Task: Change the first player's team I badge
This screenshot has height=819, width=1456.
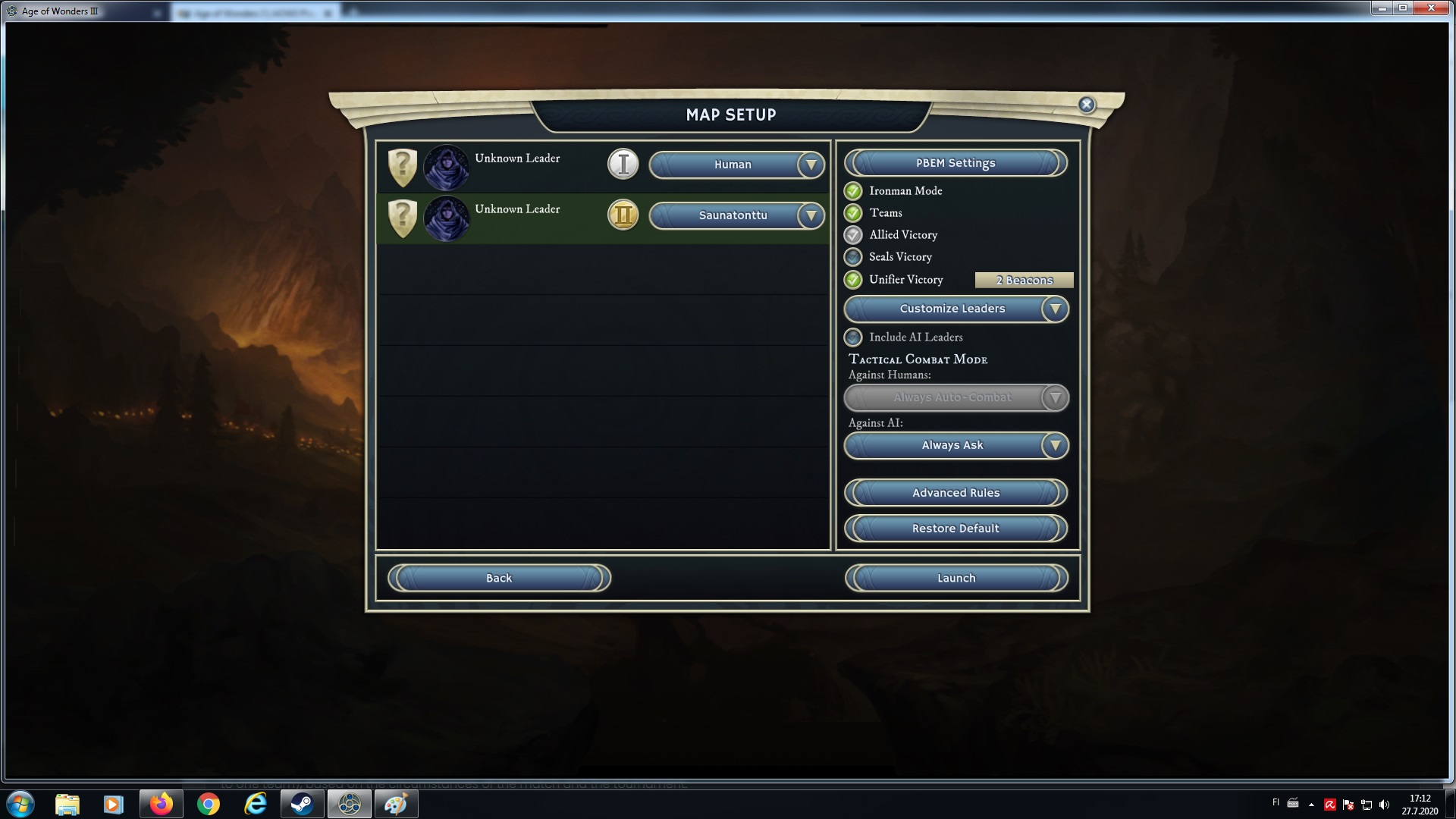Action: tap(623, 165)
